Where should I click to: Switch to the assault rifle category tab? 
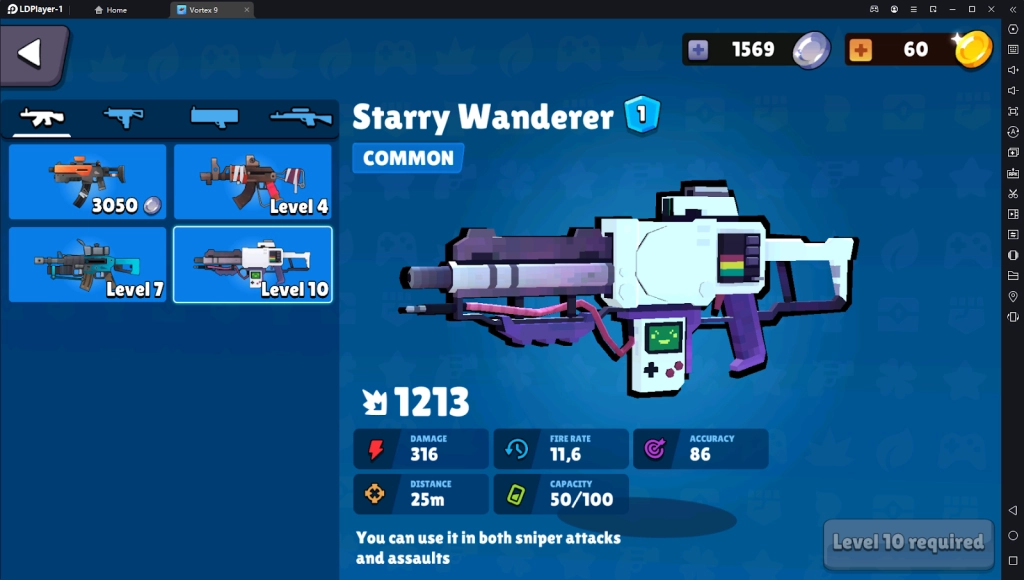tap(43, 118)
